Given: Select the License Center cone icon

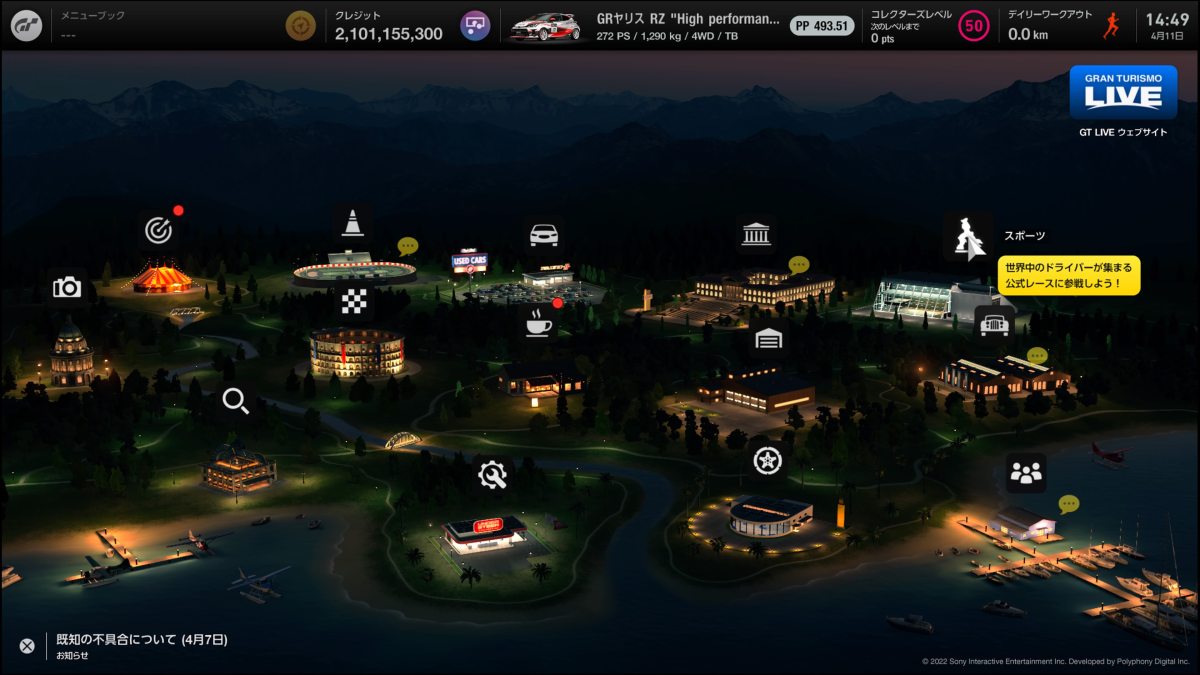Looking at the screenshot, I should tap(352, 222).
